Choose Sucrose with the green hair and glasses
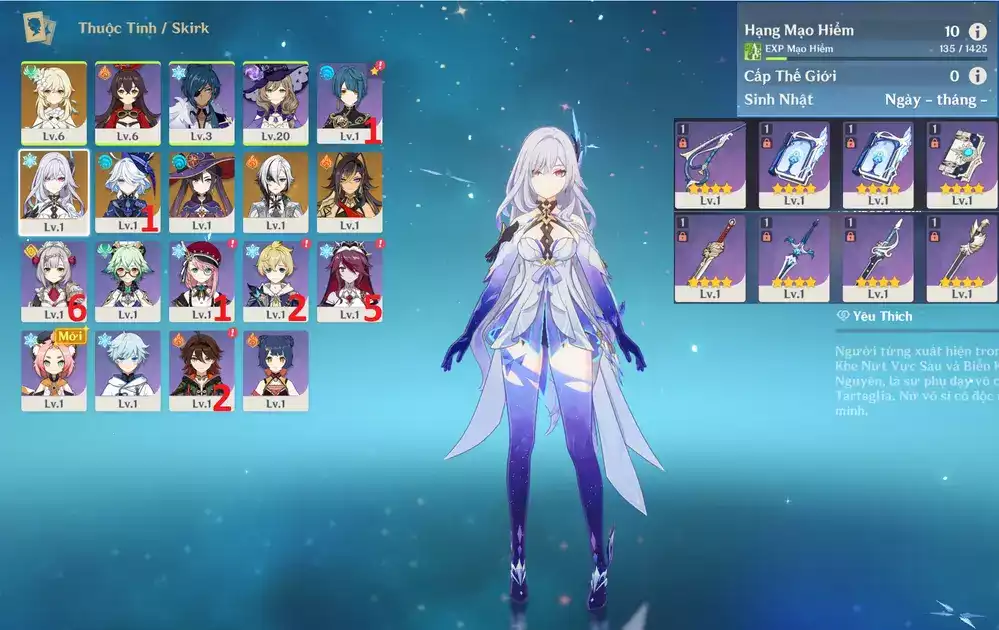Viewport: 999px width, 630px height. pyautogui.click(x=127, y=281)
